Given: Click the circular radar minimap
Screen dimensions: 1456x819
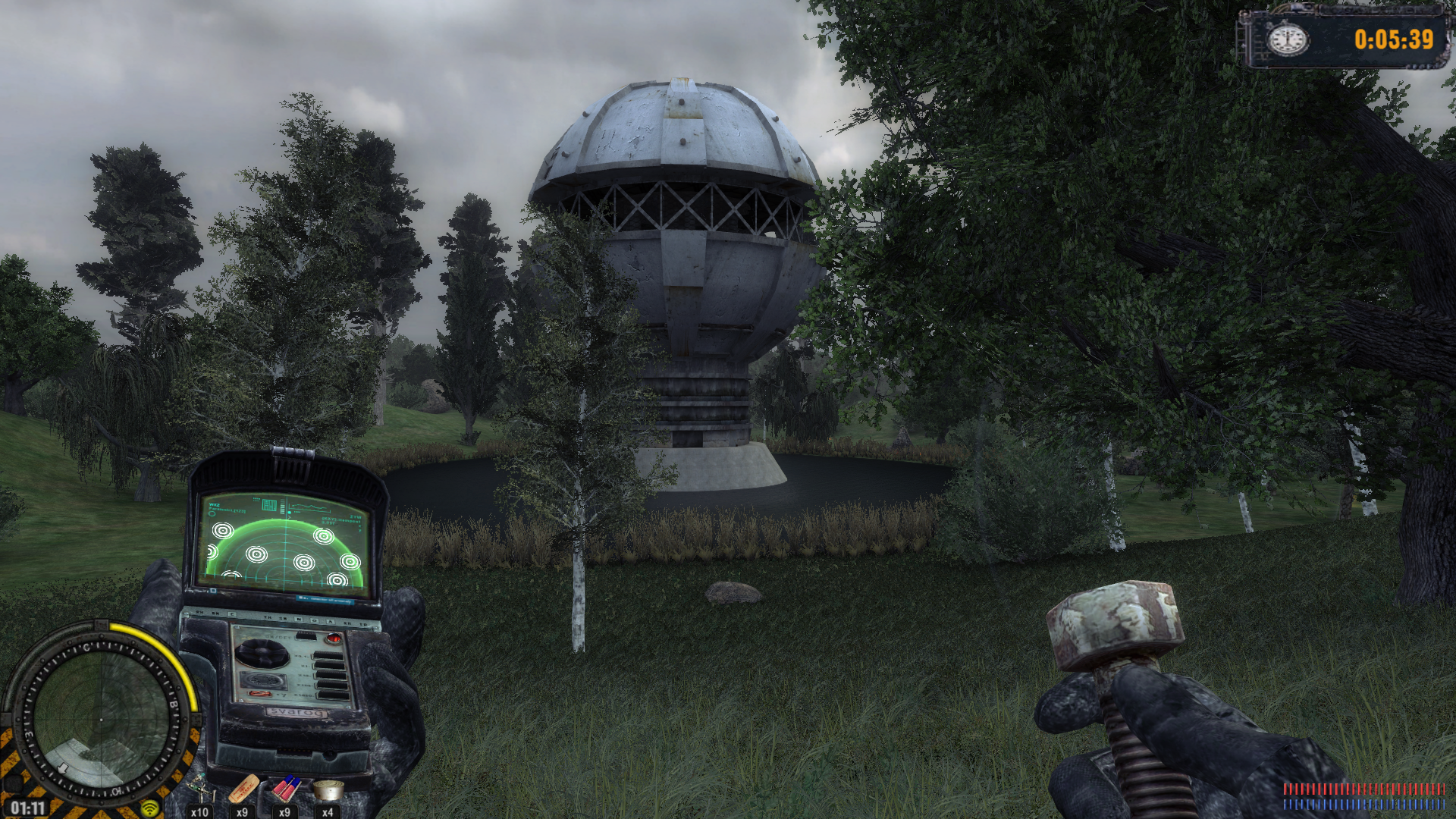Looking at the screenshot, I should (100, 718).
